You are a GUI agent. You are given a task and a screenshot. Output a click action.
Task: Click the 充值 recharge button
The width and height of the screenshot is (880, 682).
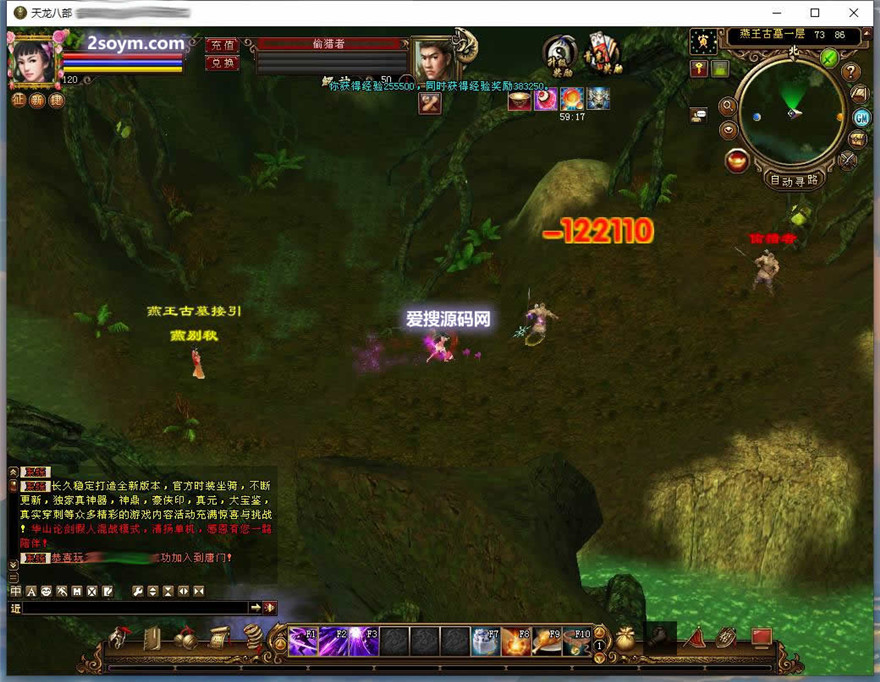click(x=222, y=45)
